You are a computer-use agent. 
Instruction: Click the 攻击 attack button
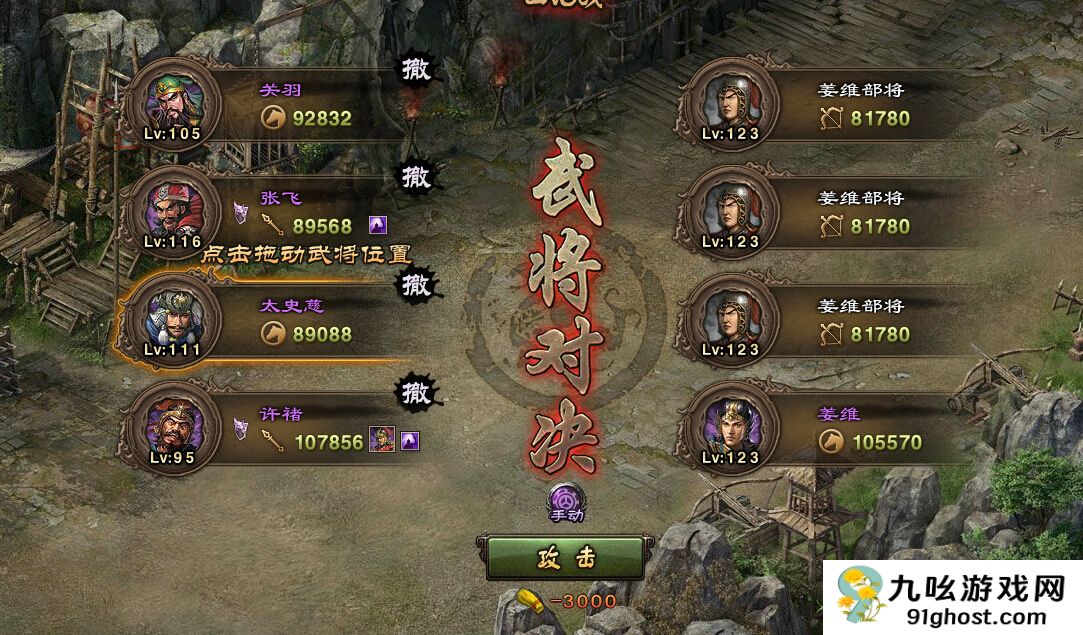pos(565,557)
